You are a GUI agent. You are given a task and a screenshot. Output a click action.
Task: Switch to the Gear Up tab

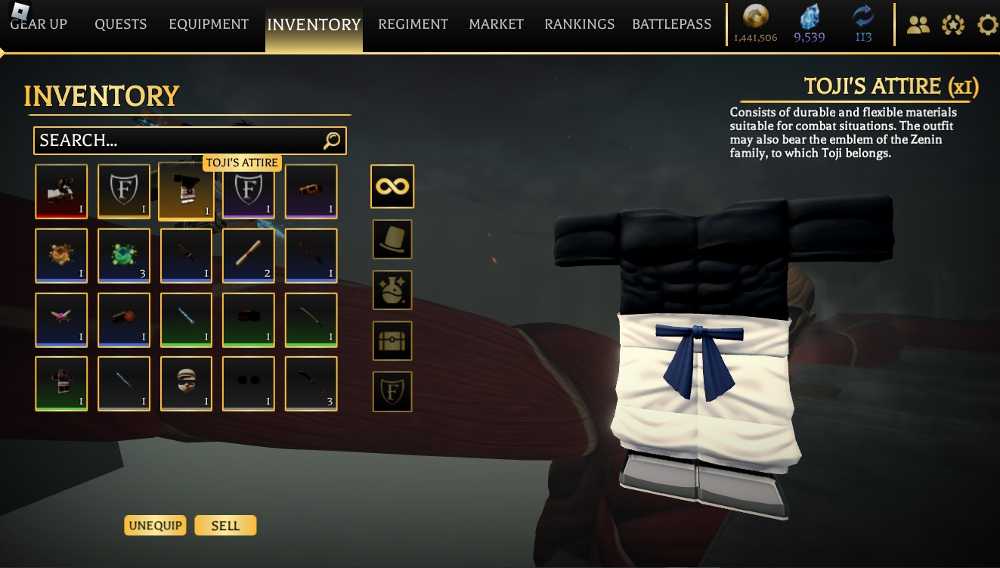pos(39,24)
